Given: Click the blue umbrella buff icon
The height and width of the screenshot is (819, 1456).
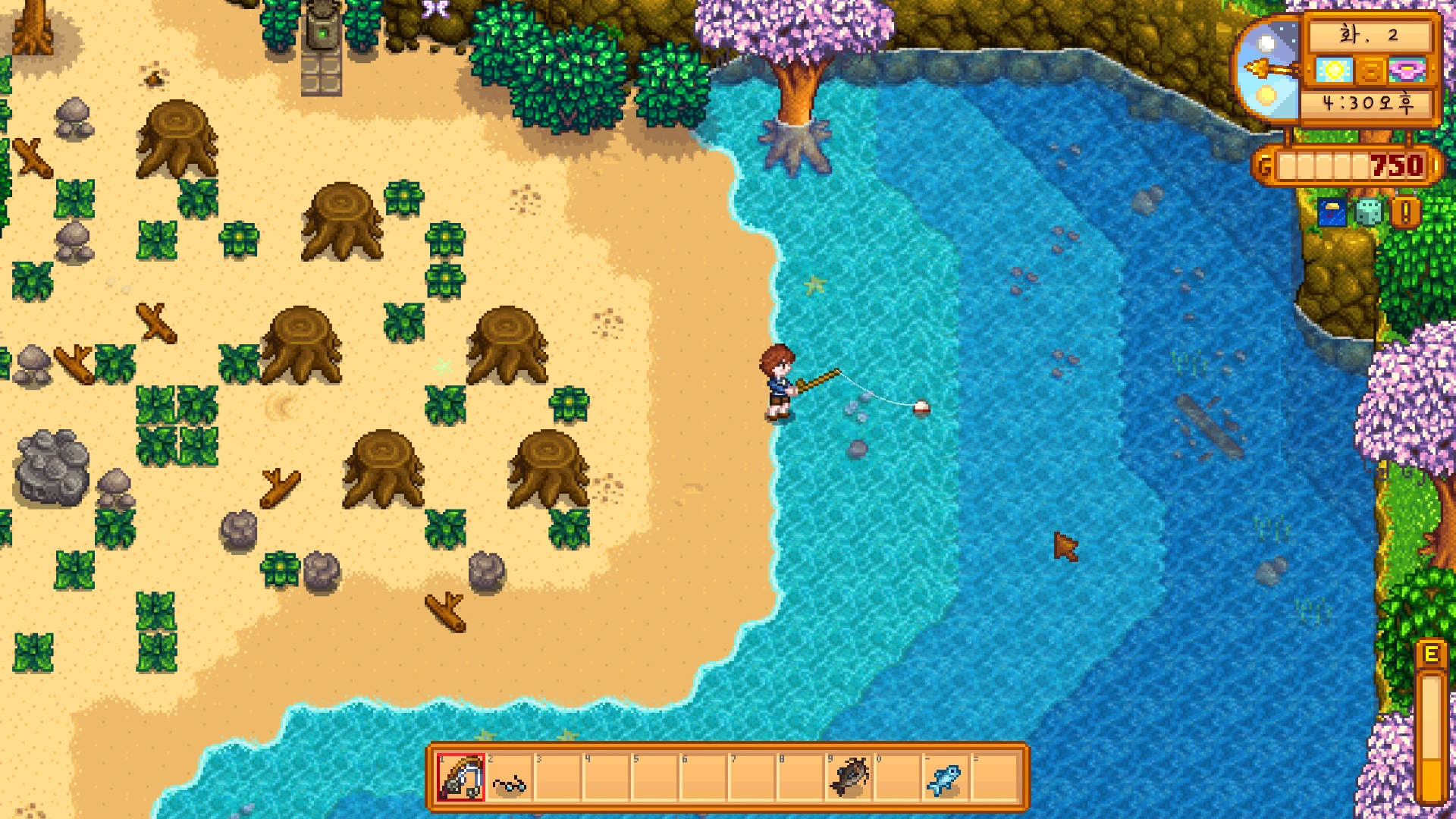Looking at the screenshot, I should click(x=1332, y=213).
